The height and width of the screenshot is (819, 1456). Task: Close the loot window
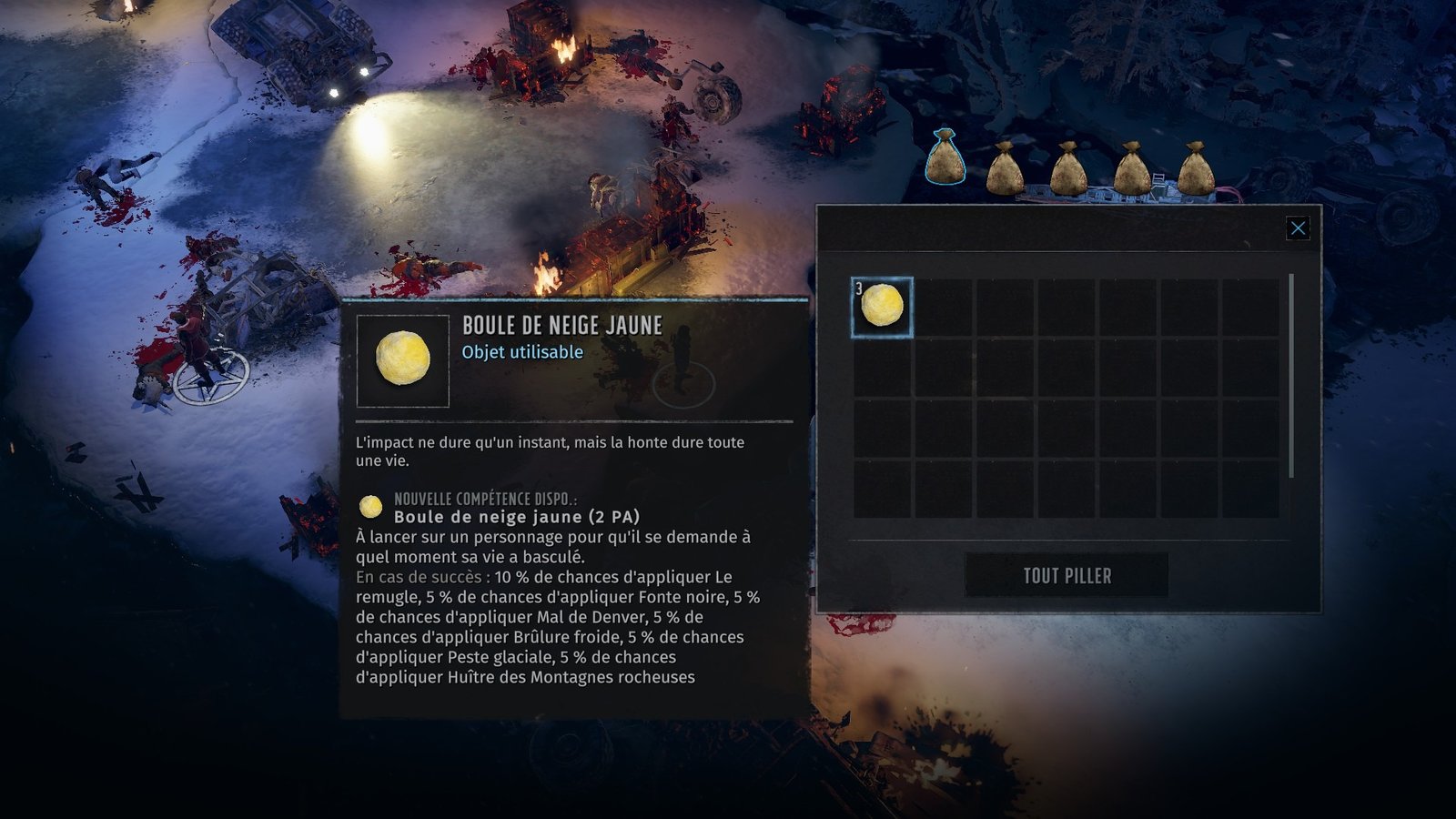click(1298, 228)
